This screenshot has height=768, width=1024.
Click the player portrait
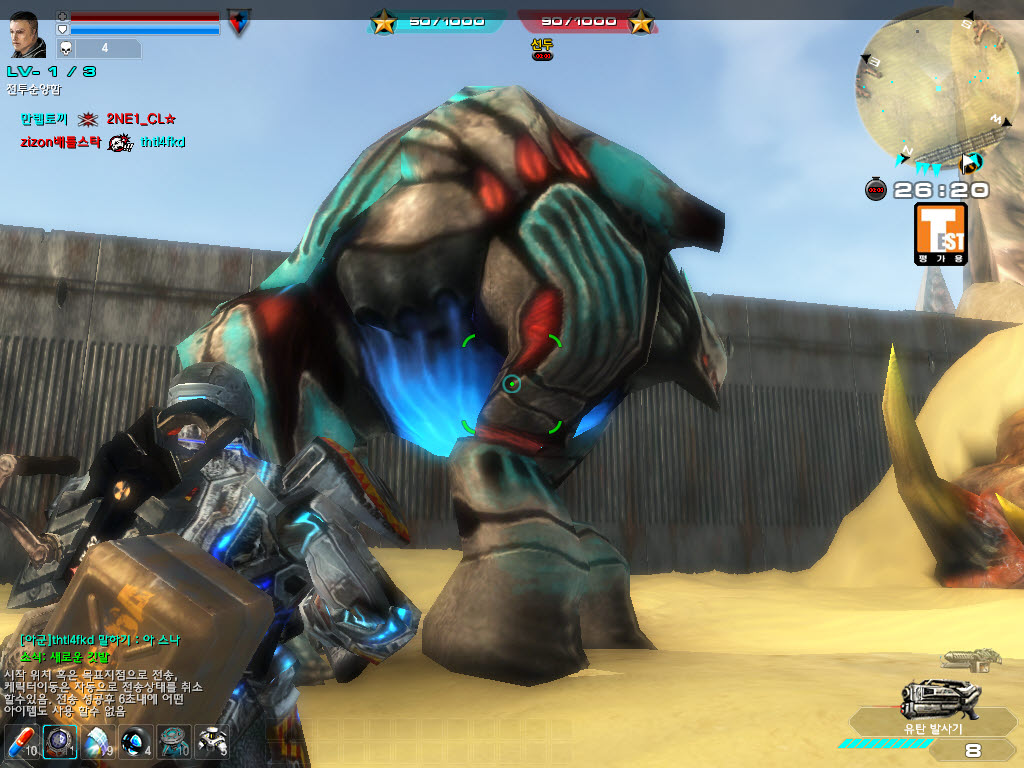point(27,35)
